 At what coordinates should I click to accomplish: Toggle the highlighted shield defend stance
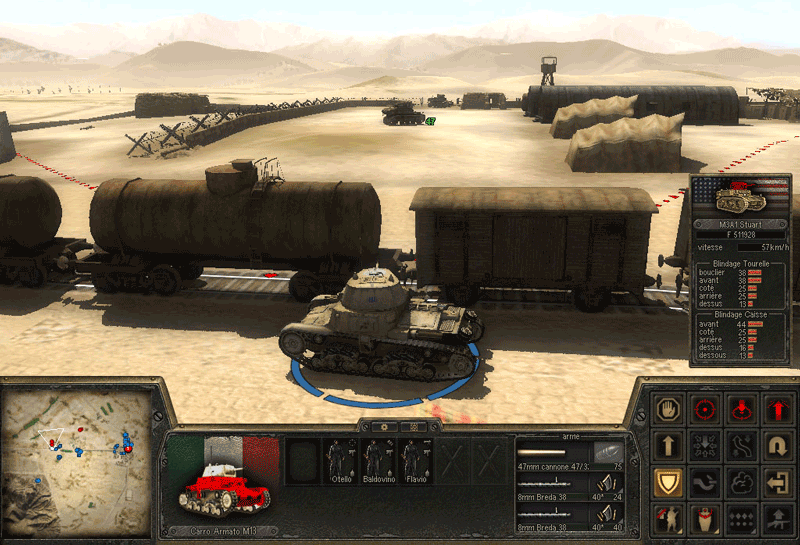pos(666,482)
